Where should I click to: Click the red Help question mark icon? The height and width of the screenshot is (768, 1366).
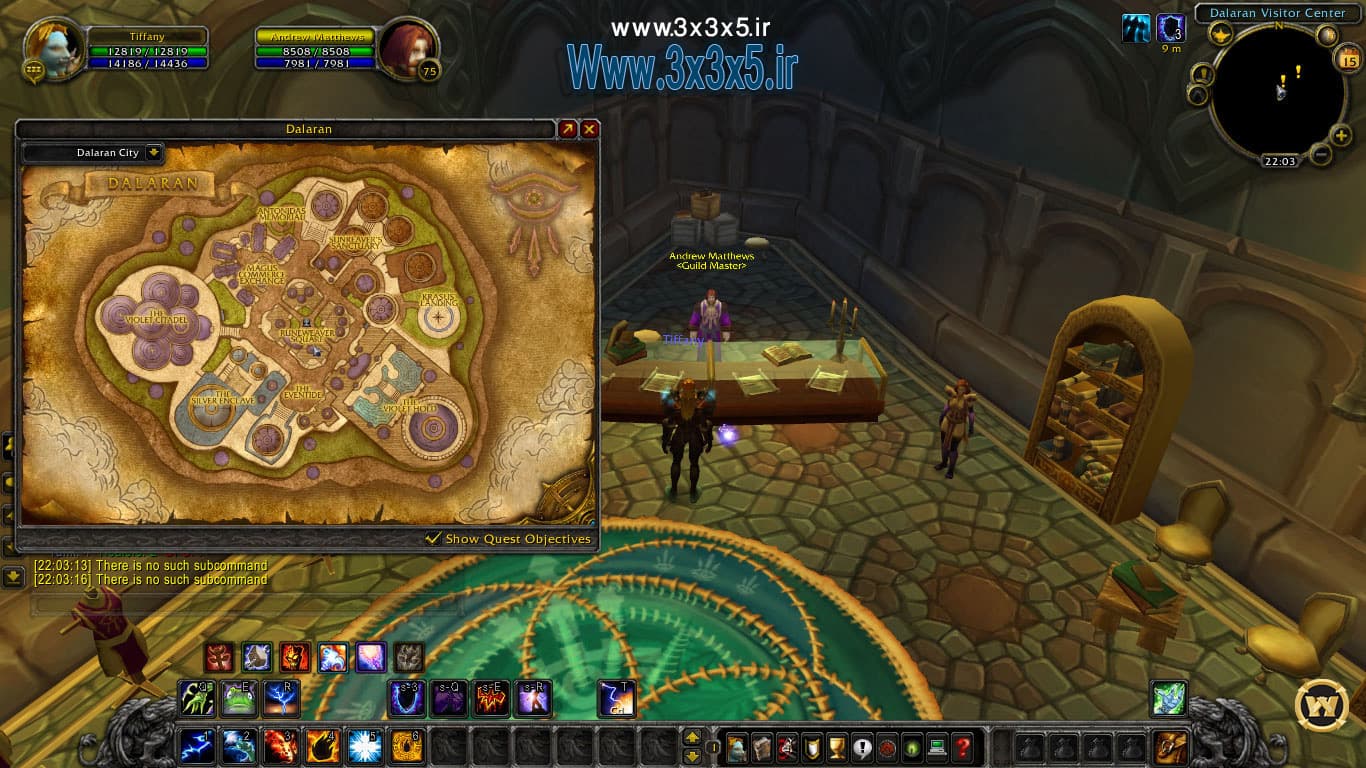(x=963, y=748)
